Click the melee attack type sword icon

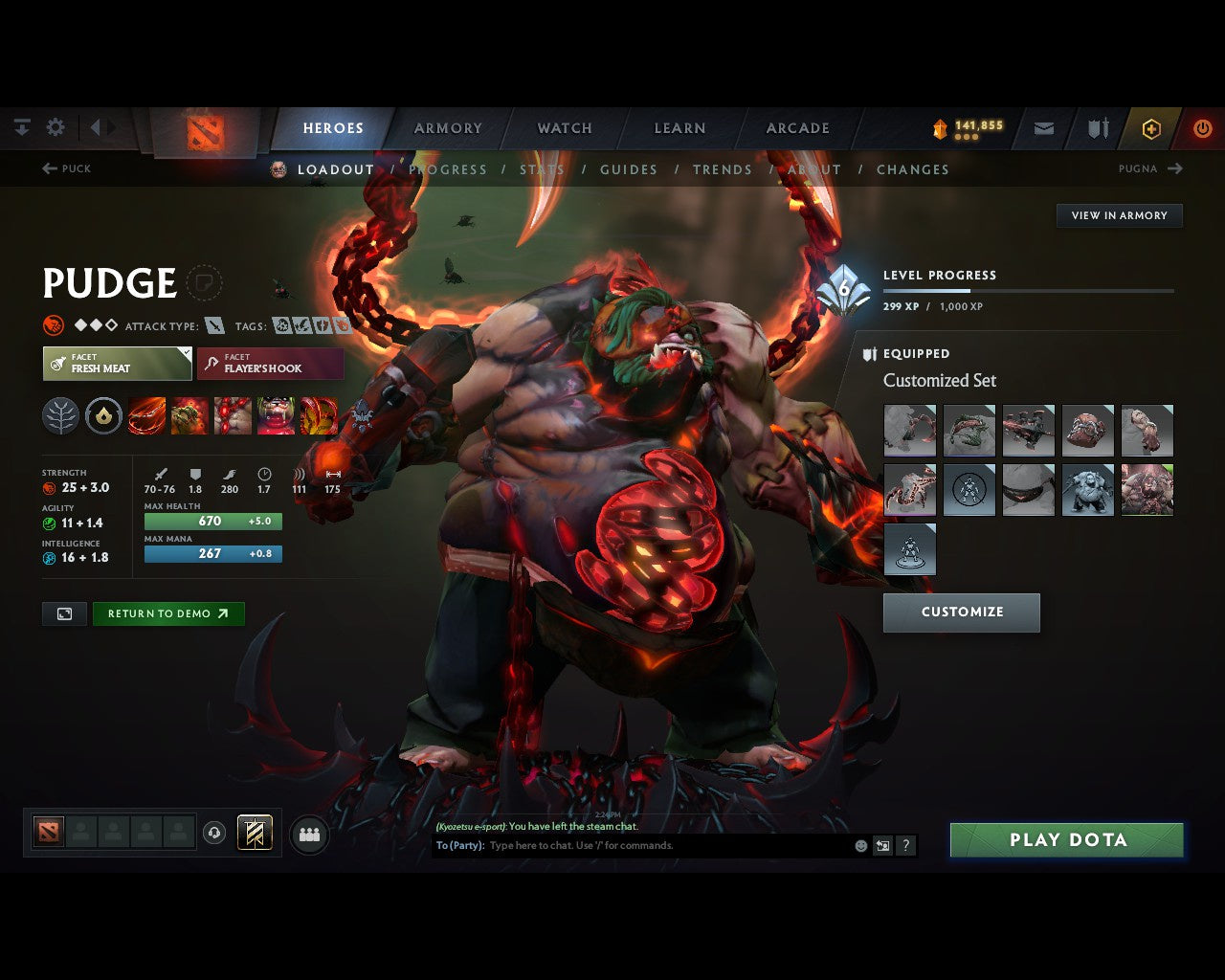click(x=216, y=325)
